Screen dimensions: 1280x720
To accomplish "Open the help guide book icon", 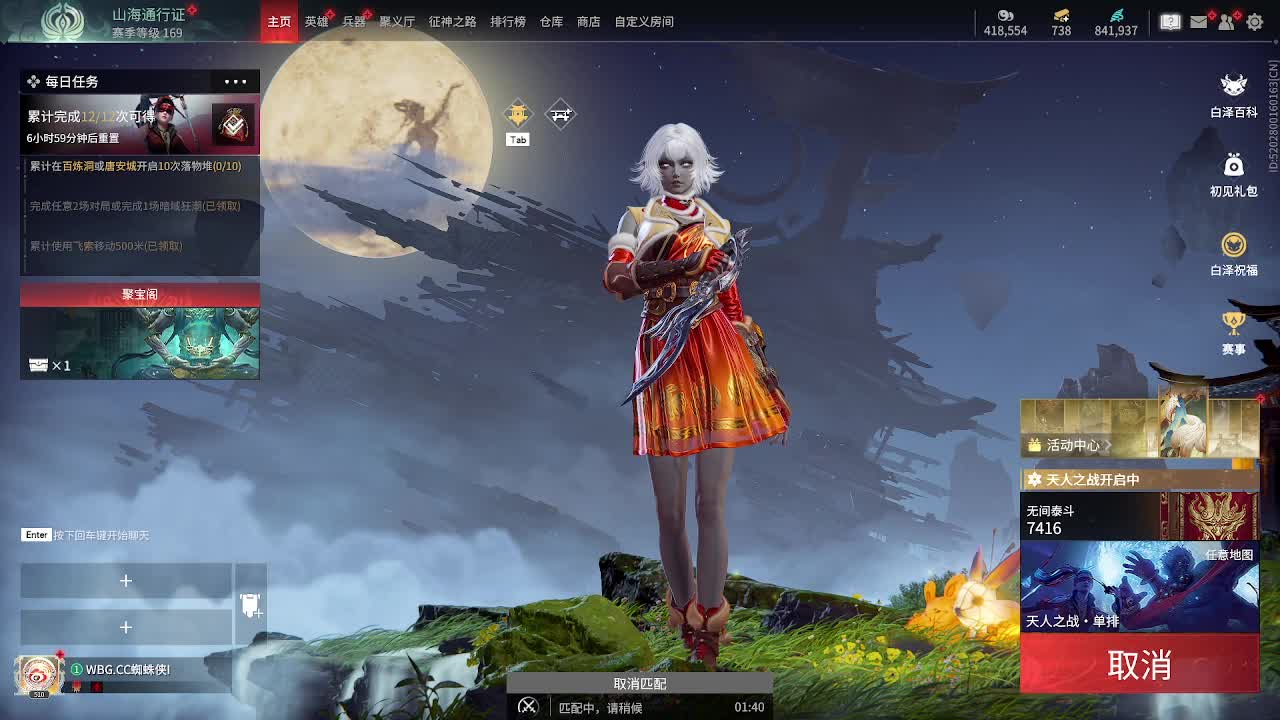I will [1172, 20].
